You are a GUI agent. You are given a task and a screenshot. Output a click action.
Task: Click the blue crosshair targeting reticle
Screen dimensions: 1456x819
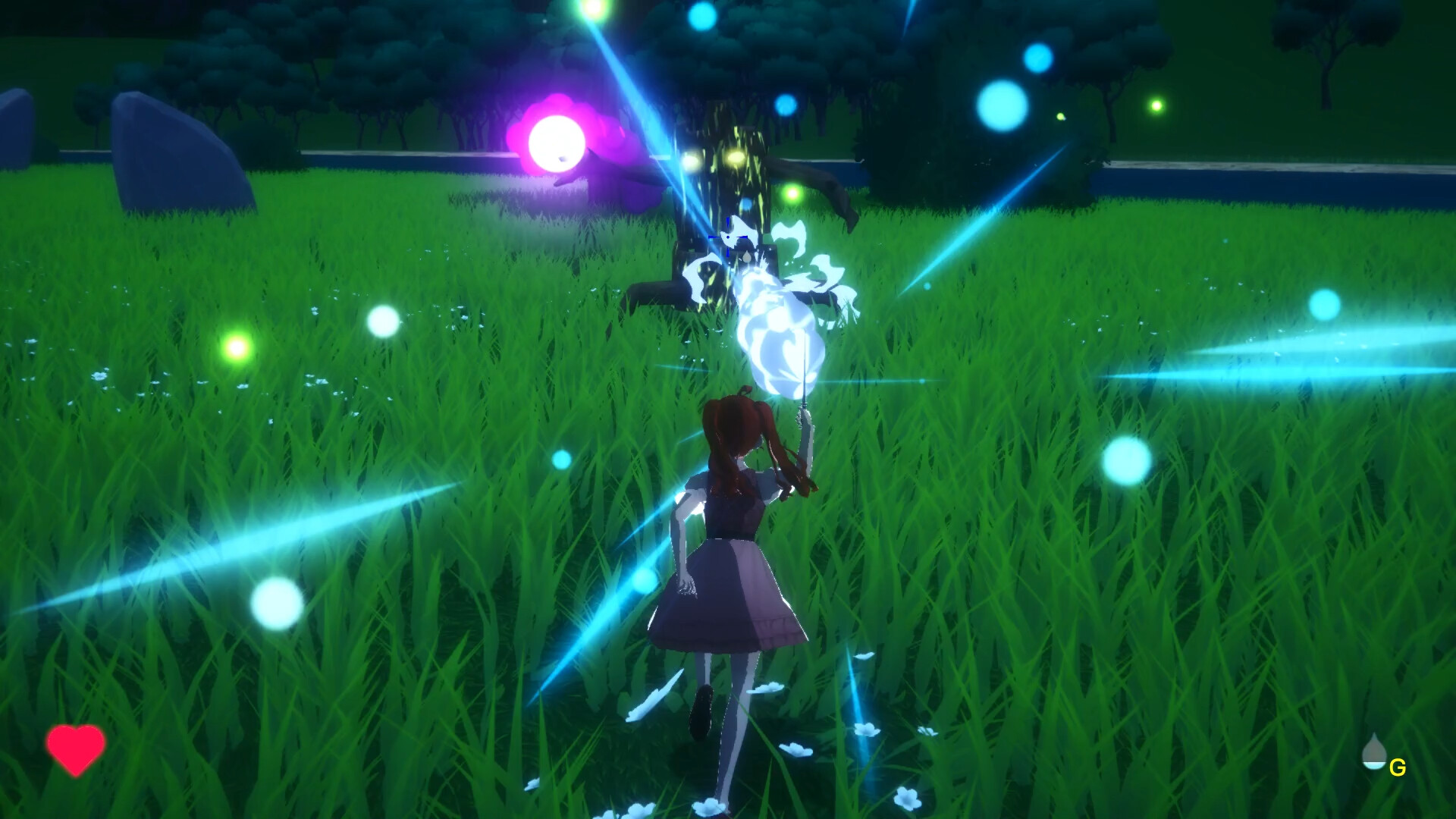[728, 237]
